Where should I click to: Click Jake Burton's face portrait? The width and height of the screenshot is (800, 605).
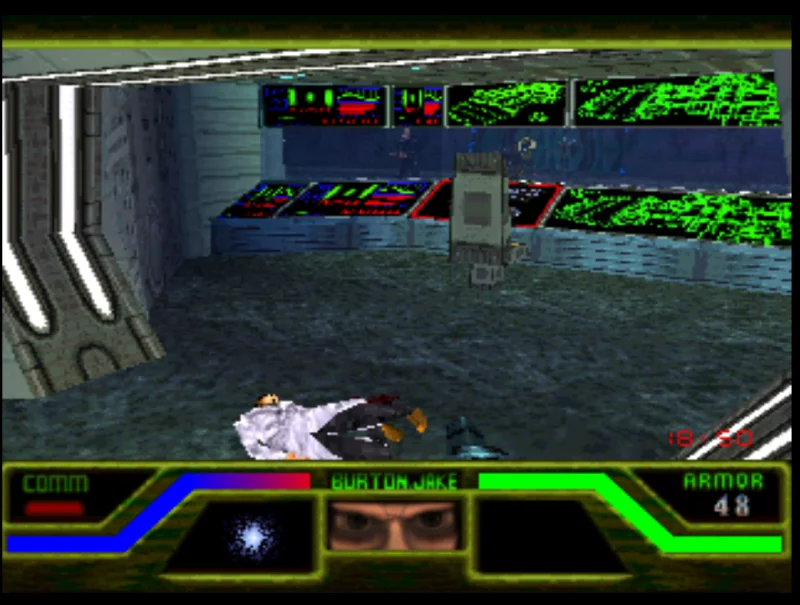[394, 526]
